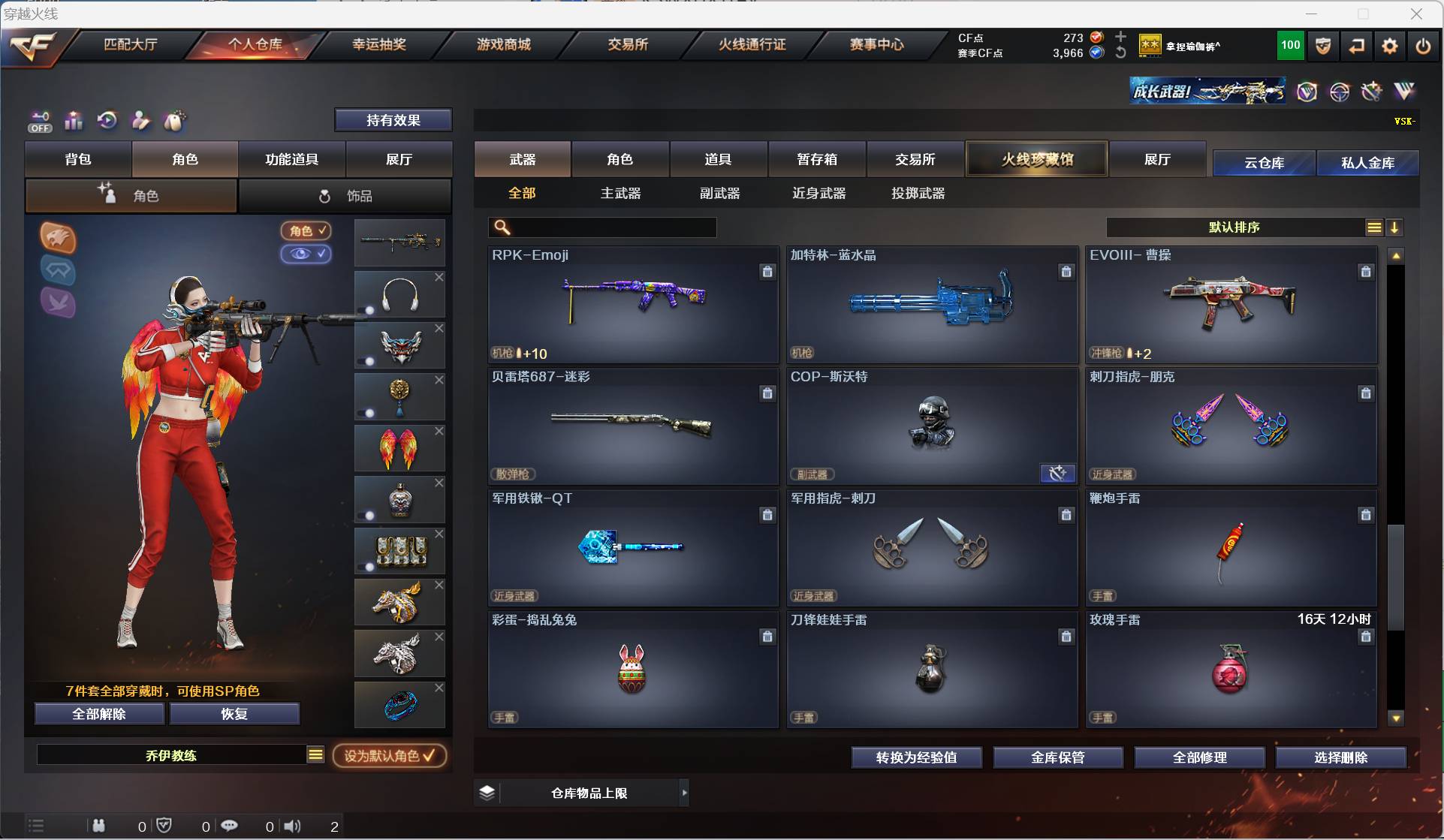Click the 全部解除 button
Image resolution: width=1444 pixels, height=840 pixels.
pos(98,714)
